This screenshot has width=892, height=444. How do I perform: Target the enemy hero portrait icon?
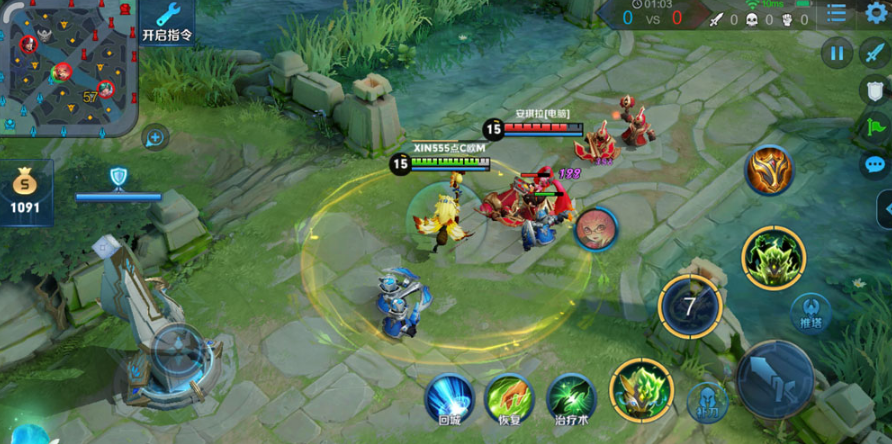[596, 229]
